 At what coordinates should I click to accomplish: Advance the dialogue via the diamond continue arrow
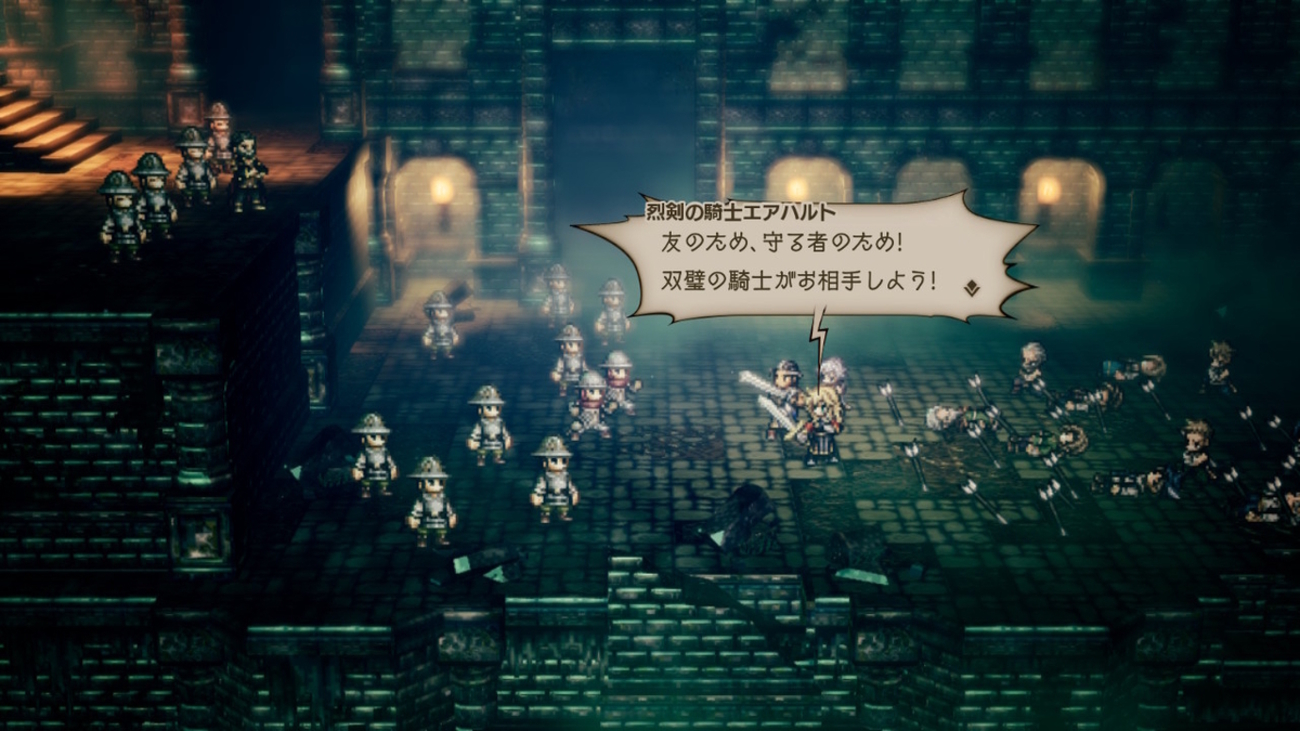(x=970, y=288)
